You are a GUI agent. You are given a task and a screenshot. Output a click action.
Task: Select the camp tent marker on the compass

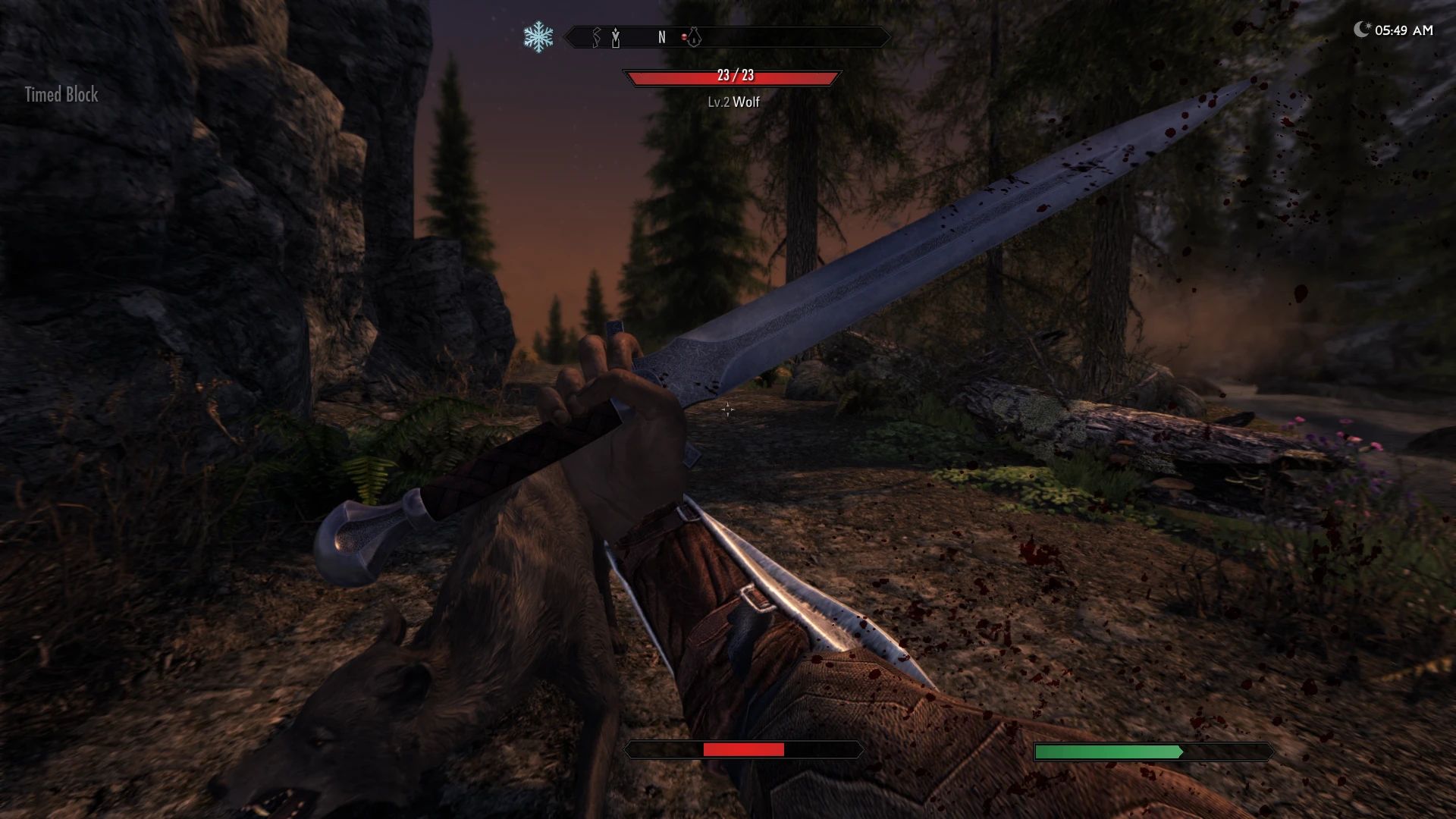pyautogui.click(x=694, y=36)
